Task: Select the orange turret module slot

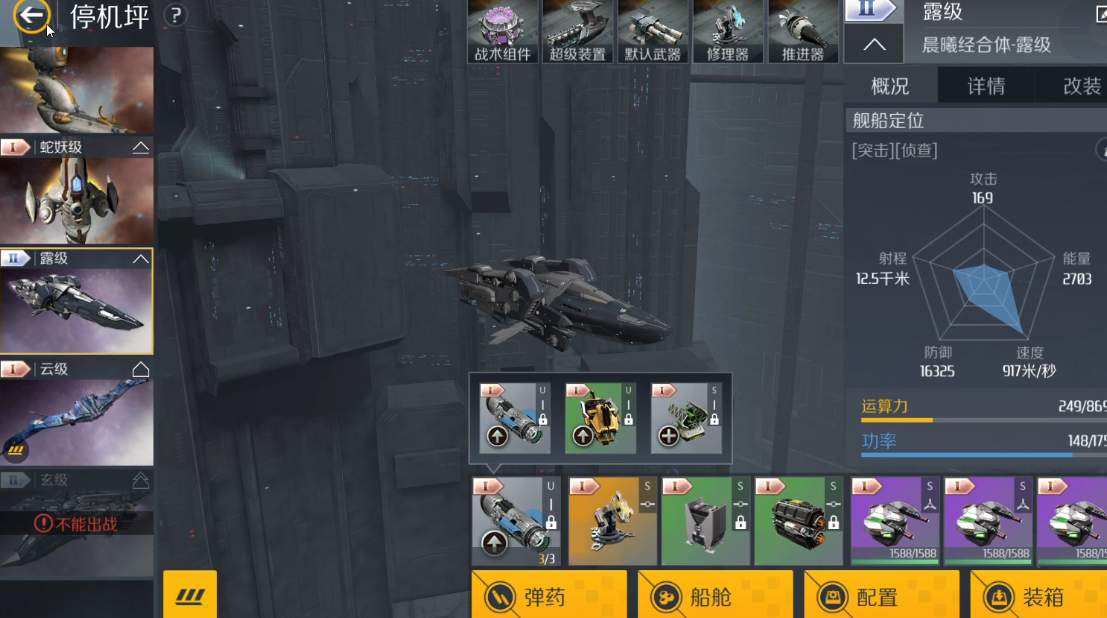Action: pos(612,521)
